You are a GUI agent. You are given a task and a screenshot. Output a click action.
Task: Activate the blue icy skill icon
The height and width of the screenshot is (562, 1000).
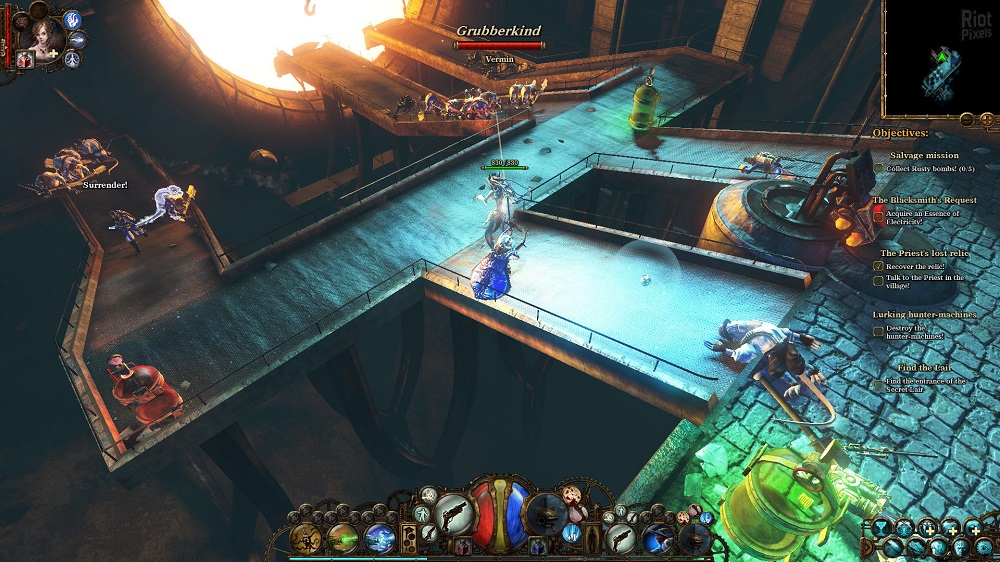(x=380, y=537)
